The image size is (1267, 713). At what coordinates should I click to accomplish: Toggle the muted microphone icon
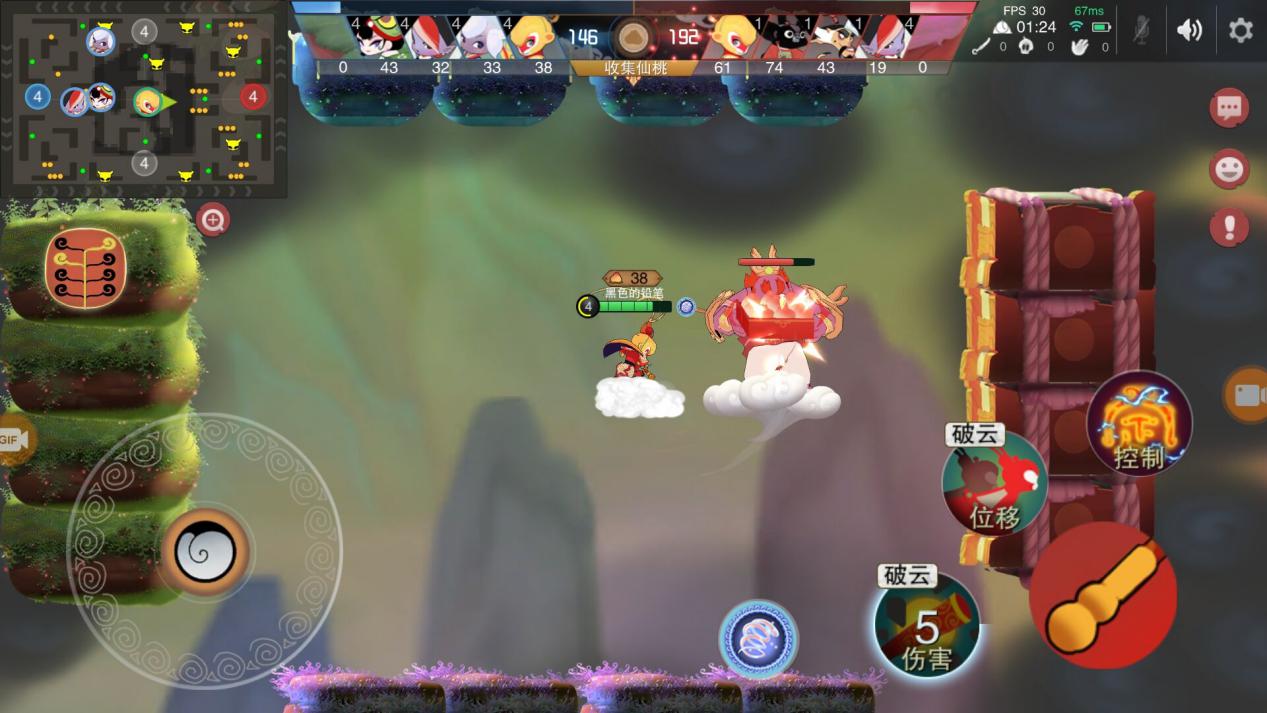click(1141, 30)
